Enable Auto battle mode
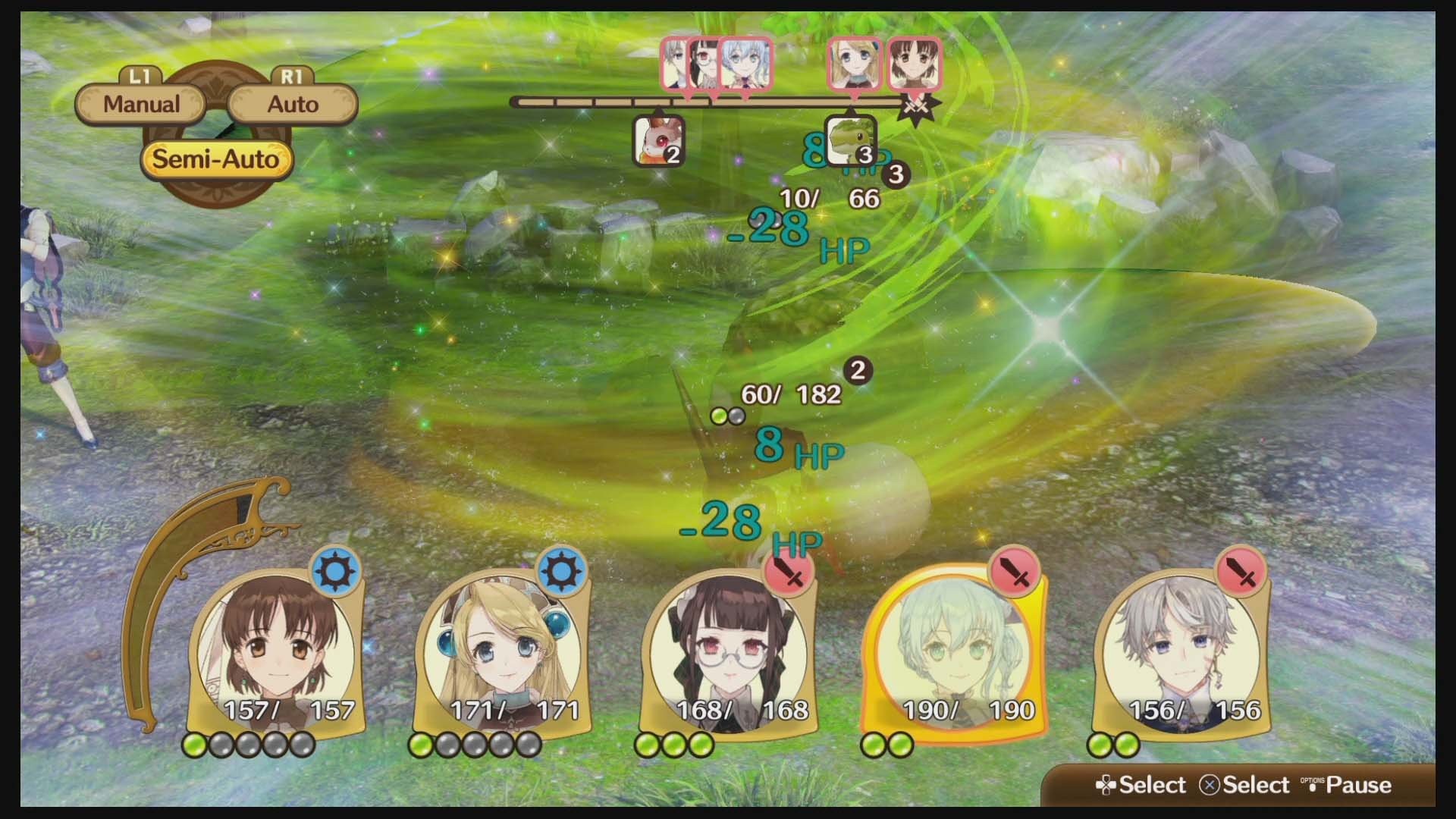This screenshot has height=819, width=1456. pyautogui.click(x=292, y=102)
